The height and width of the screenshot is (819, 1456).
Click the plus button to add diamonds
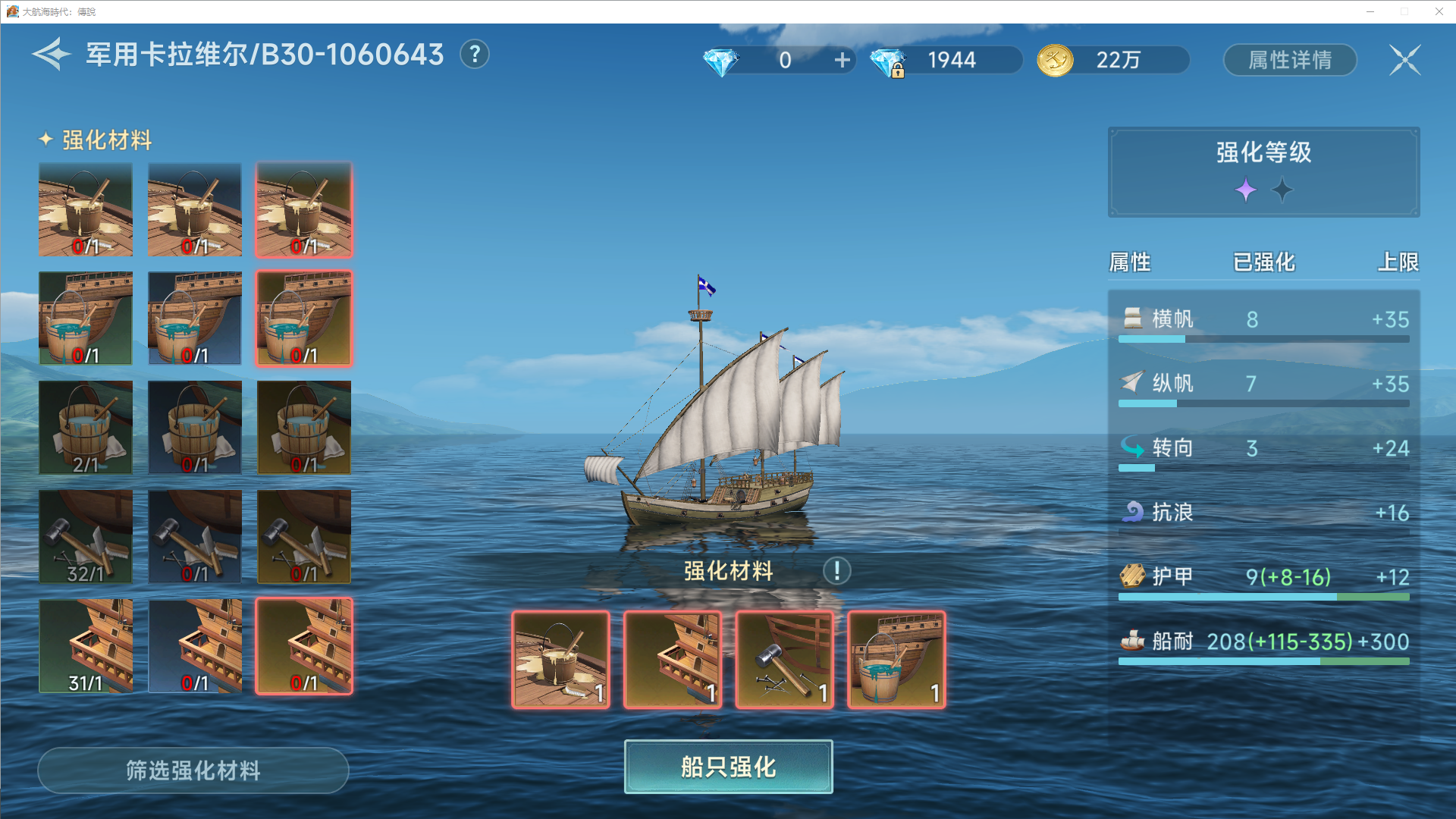pyautogui.click(x=842, y=60)
